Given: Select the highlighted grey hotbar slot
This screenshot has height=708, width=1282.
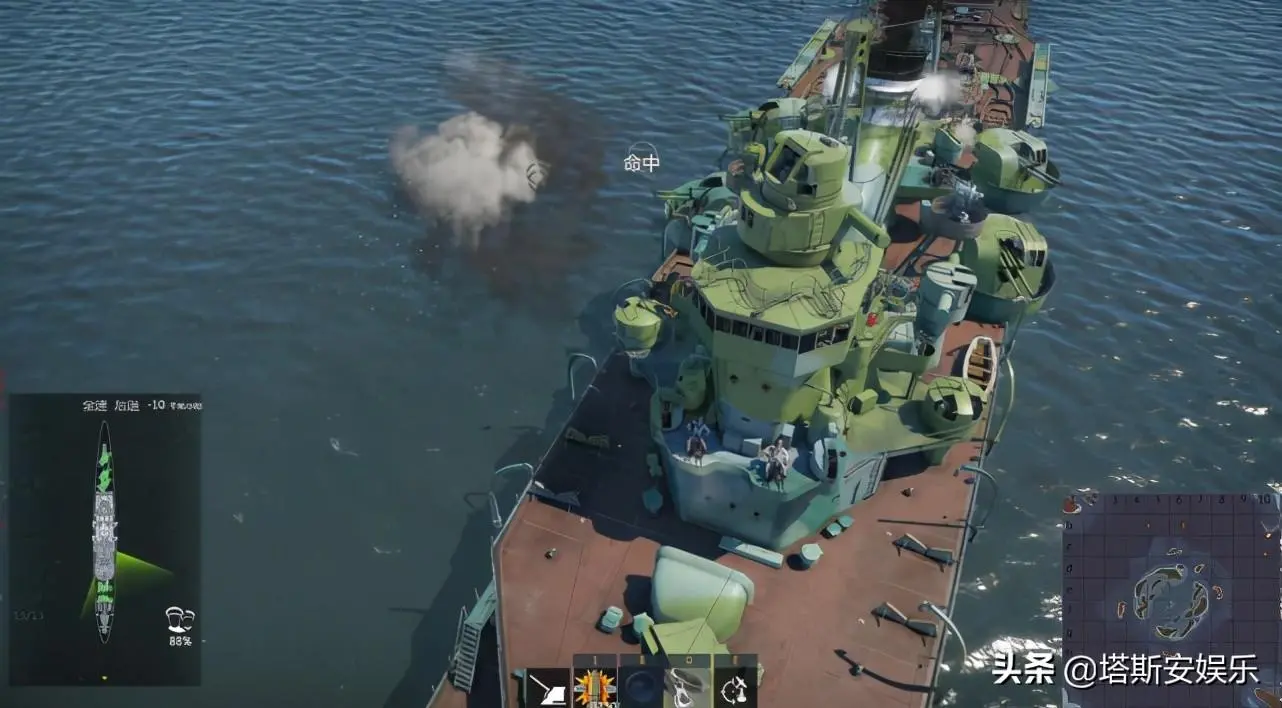Looking at the screenshot, I should click(x=687, y=688).
